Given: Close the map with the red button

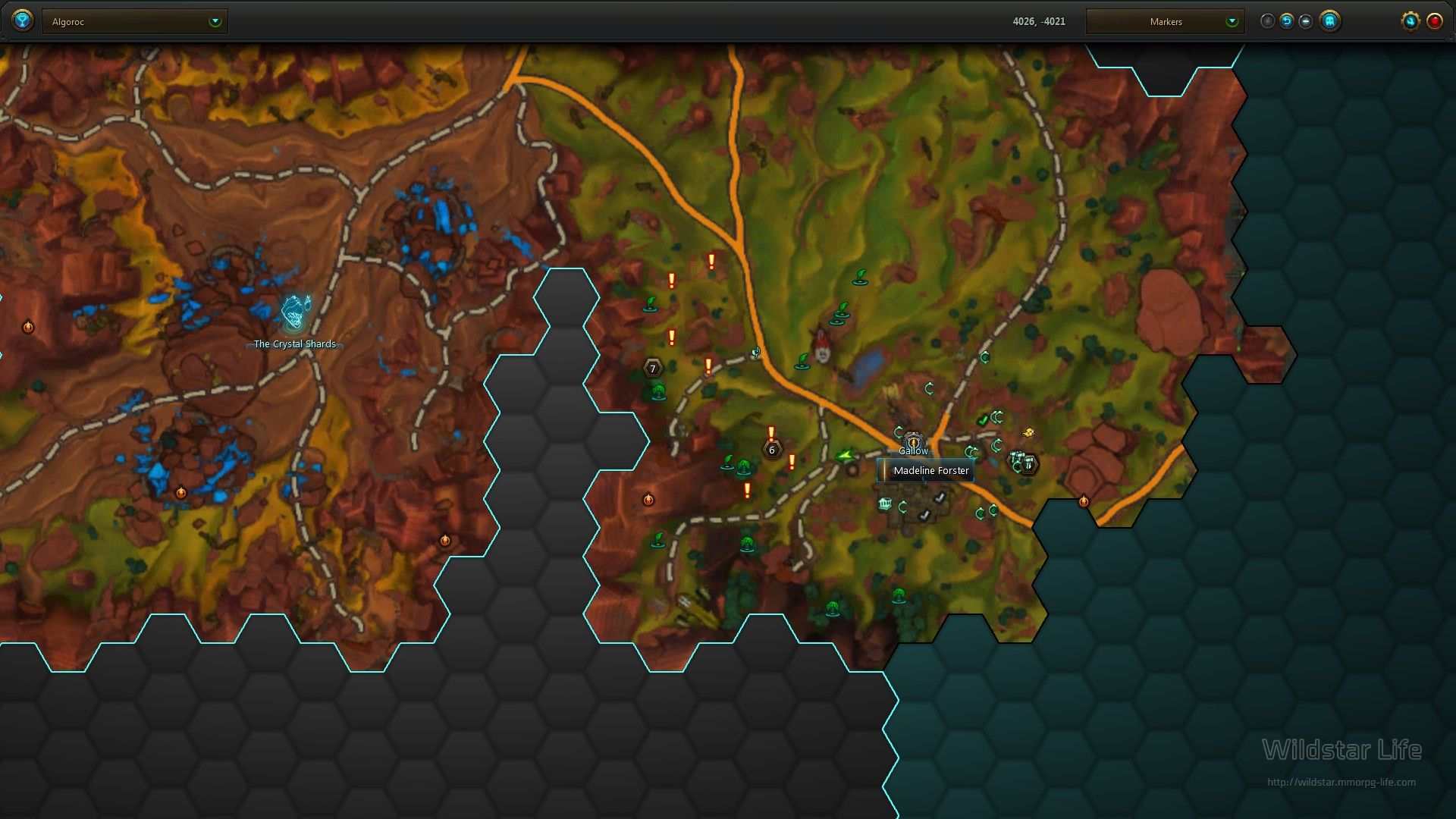Looking at the screenshot, I should pos(1435,21).
